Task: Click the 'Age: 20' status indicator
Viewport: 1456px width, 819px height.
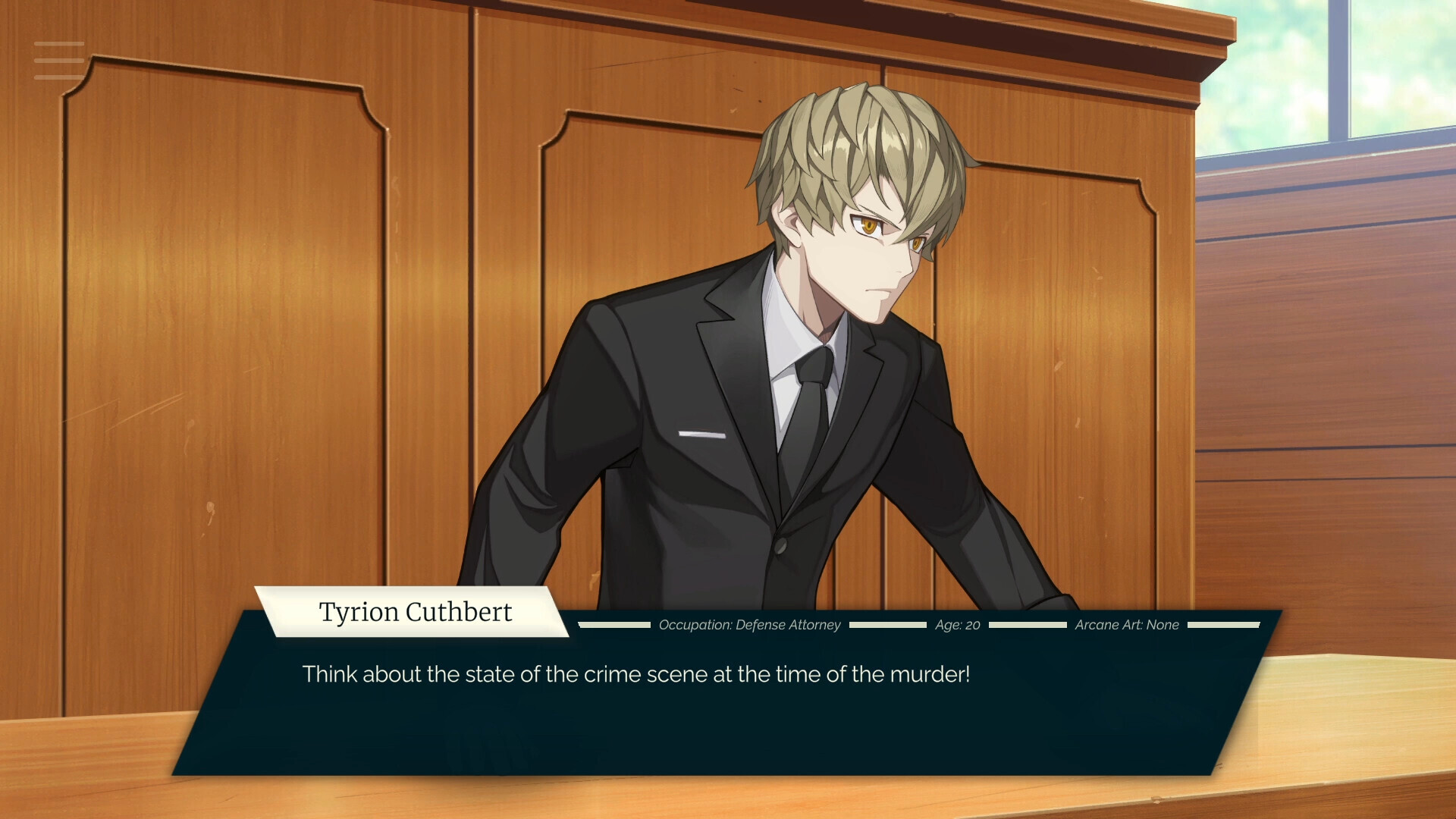Action: [x=957, y=625]
